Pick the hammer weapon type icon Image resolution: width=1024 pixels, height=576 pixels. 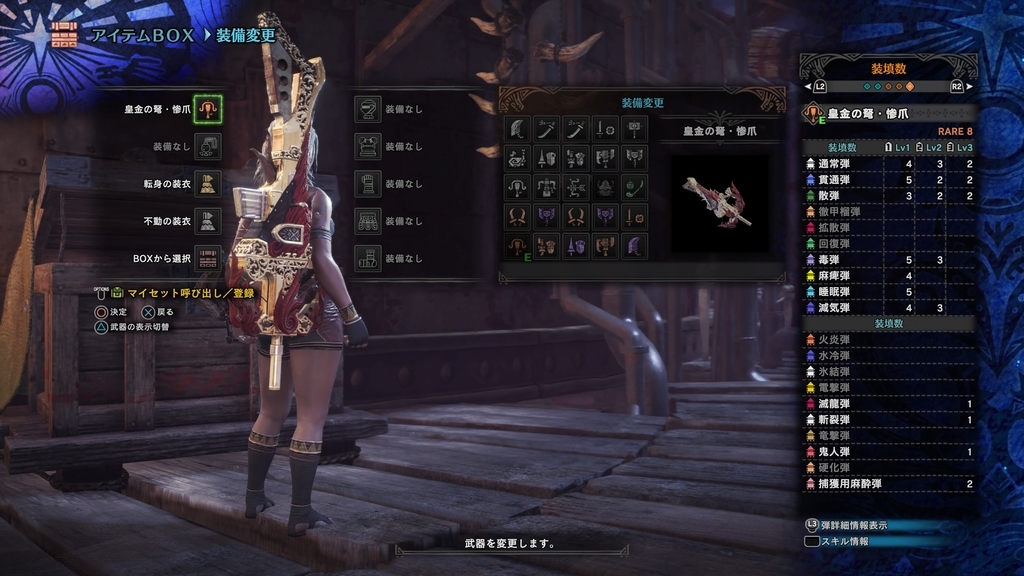tap(634, 129)
